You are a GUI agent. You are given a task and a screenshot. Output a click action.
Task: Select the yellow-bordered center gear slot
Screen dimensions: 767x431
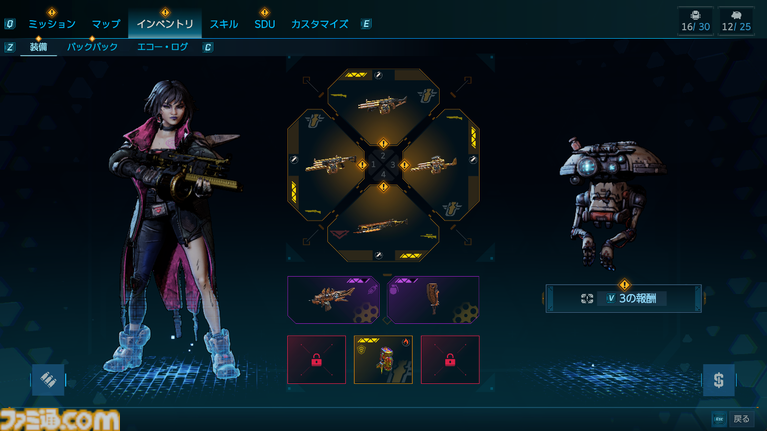pyautogui.click(x=383, y=359)
